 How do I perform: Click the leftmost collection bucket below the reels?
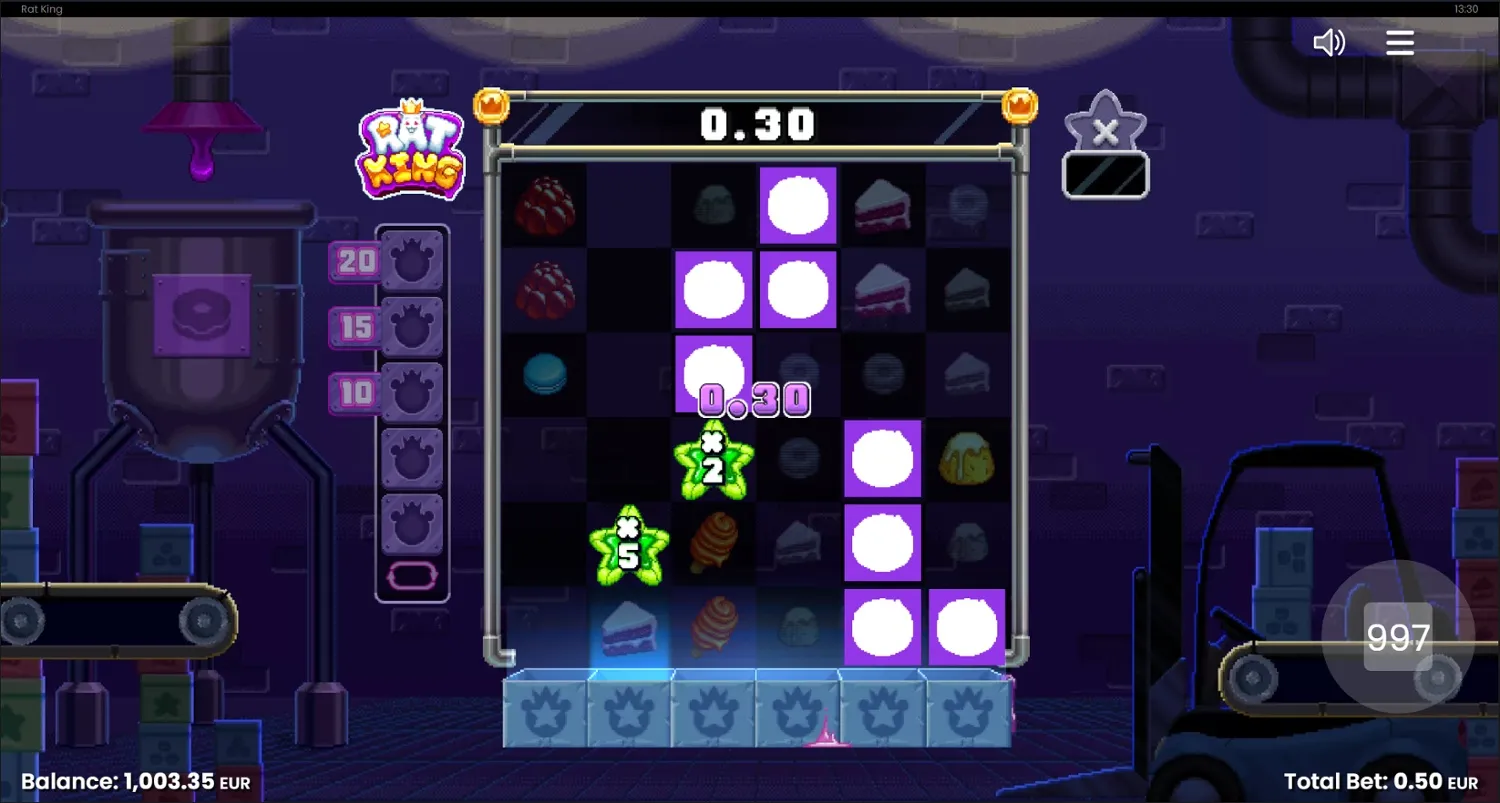coord(543,712)
